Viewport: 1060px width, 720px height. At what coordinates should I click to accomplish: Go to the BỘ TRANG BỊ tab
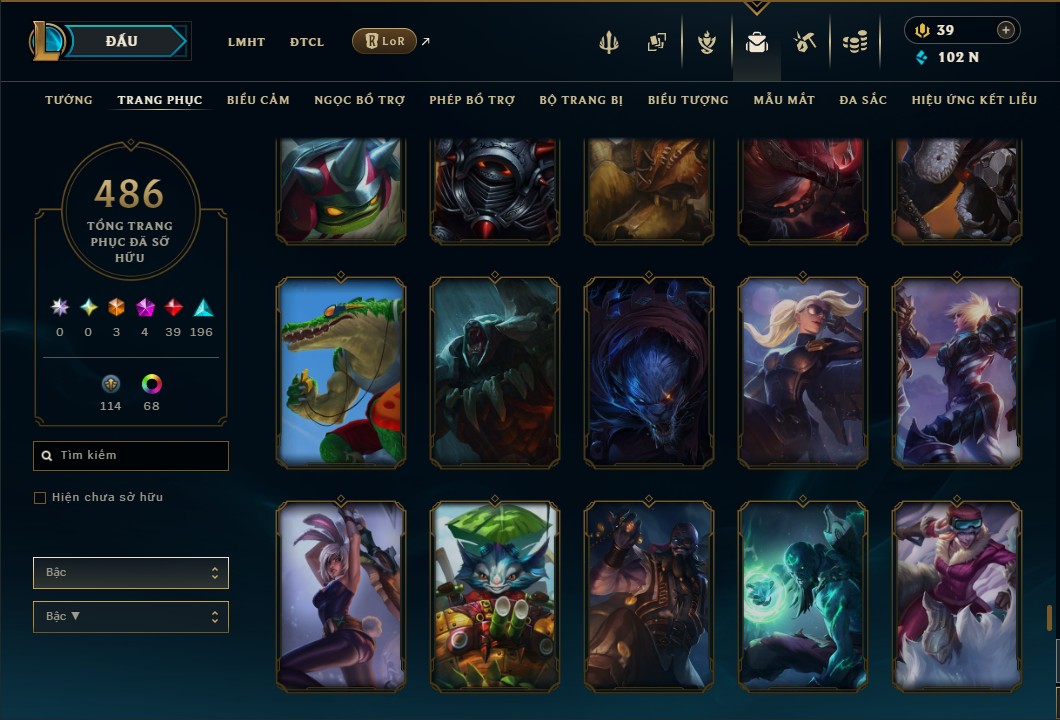(581, 100)
